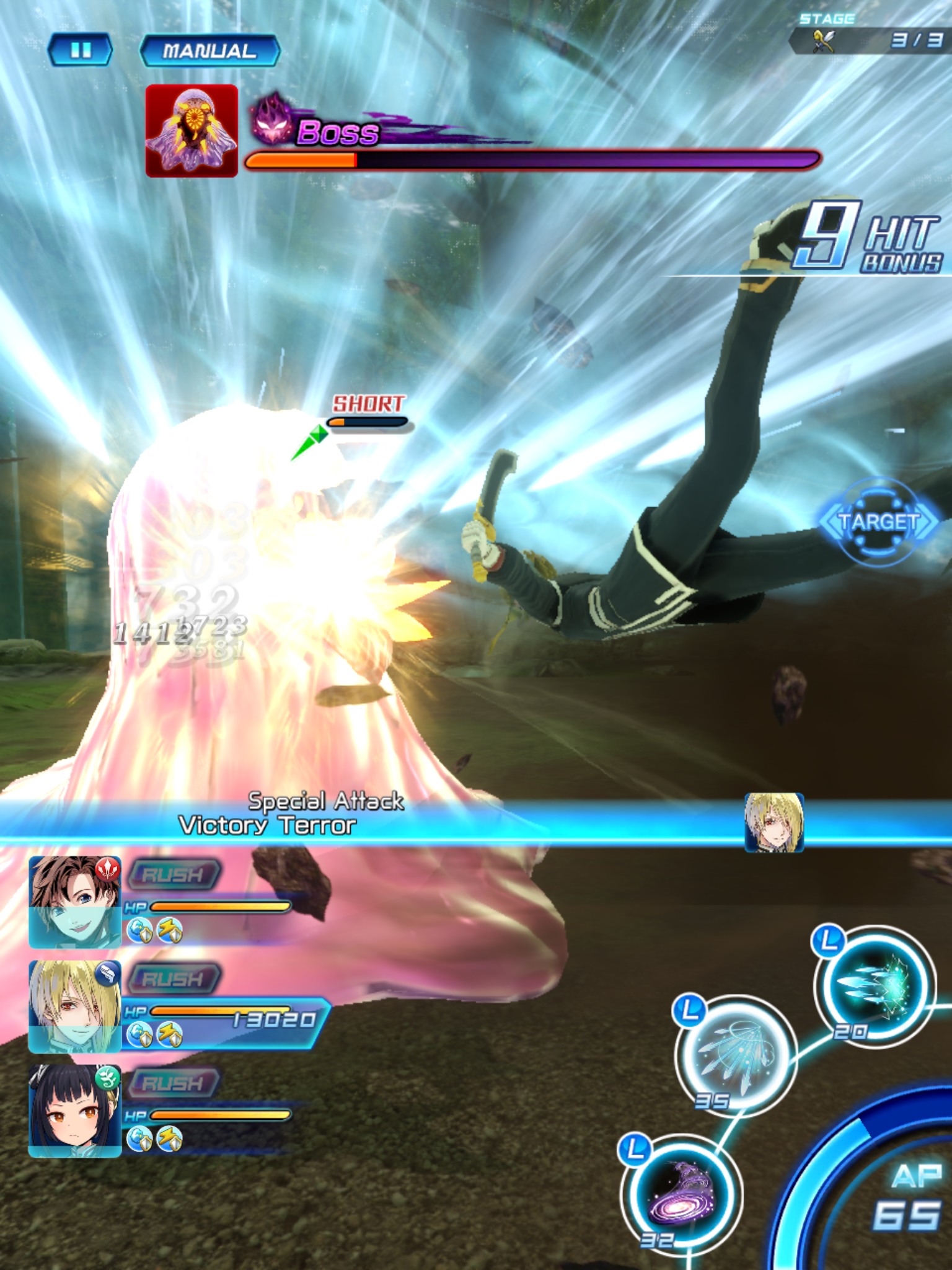Select the enemy Boss portrait icon
952x1270 pixels.
[x=191, y=131]
